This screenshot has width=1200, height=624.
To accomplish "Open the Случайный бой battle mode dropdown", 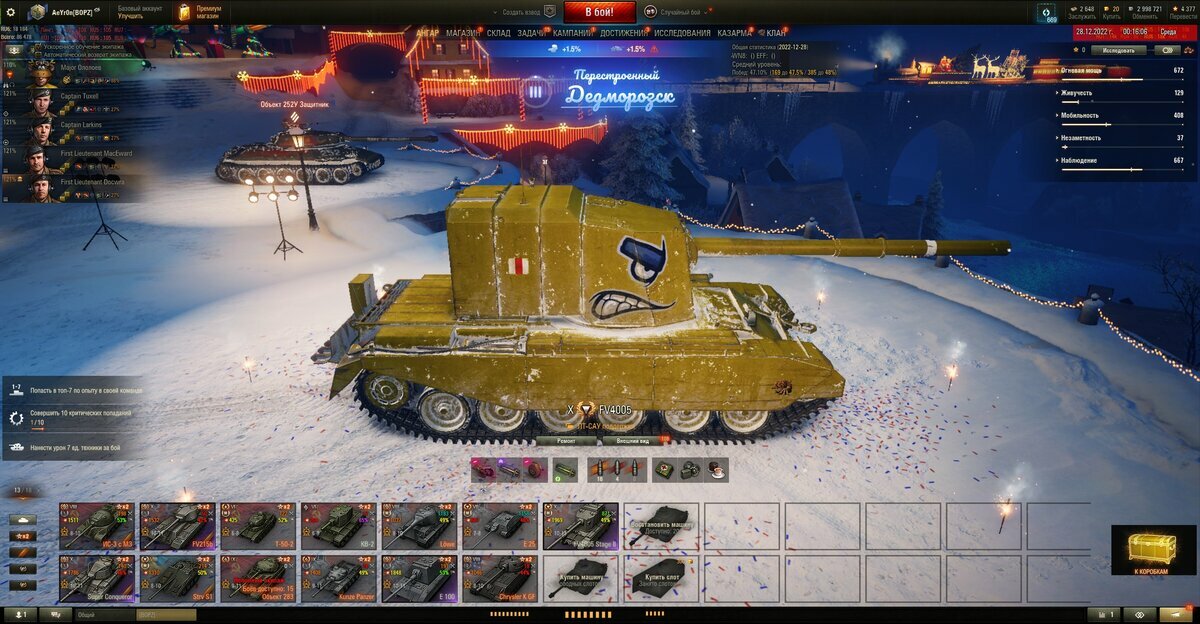I will [678, 12].
